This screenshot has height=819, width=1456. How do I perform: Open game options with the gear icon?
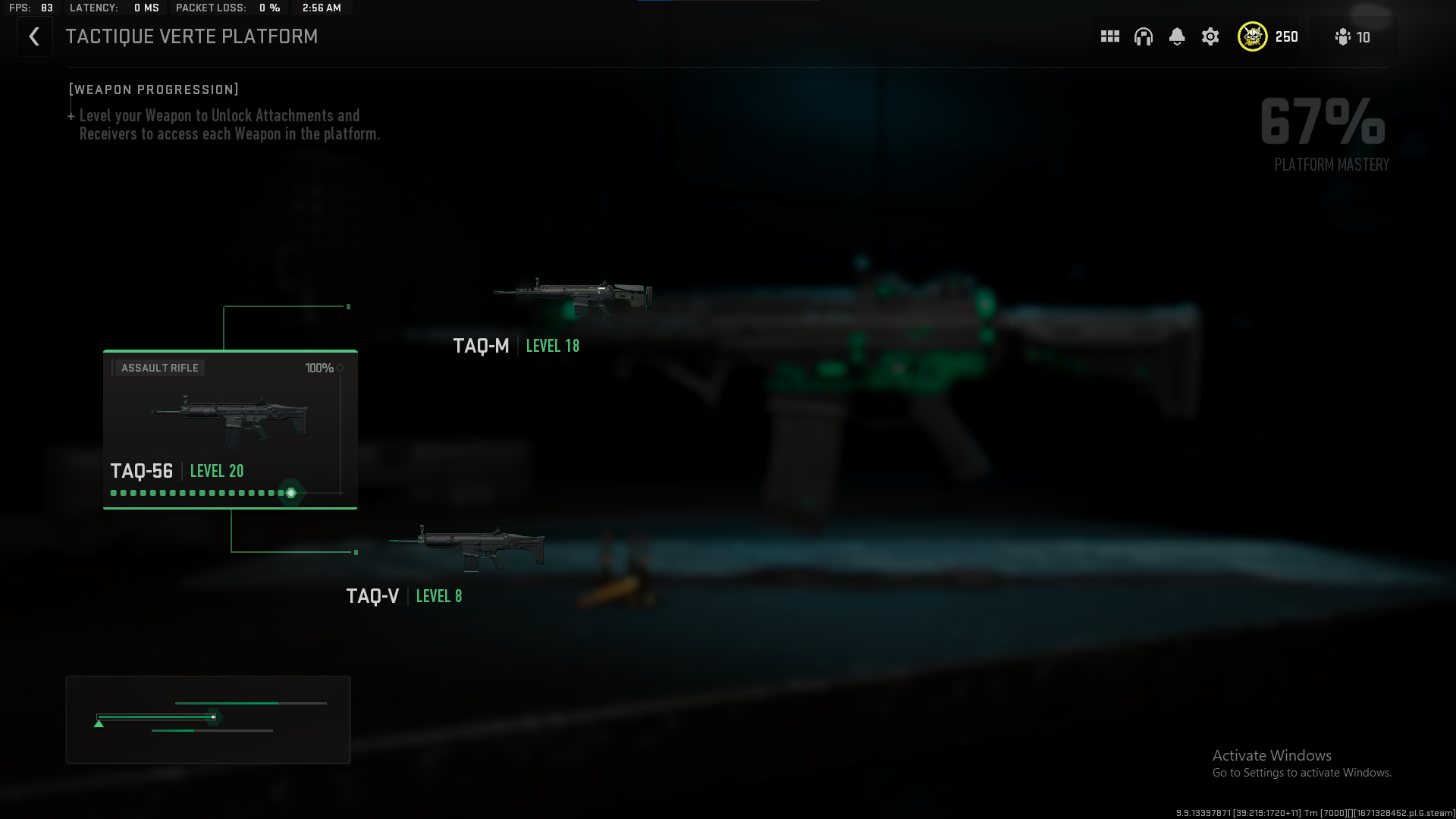click(x=1210, y=36)
